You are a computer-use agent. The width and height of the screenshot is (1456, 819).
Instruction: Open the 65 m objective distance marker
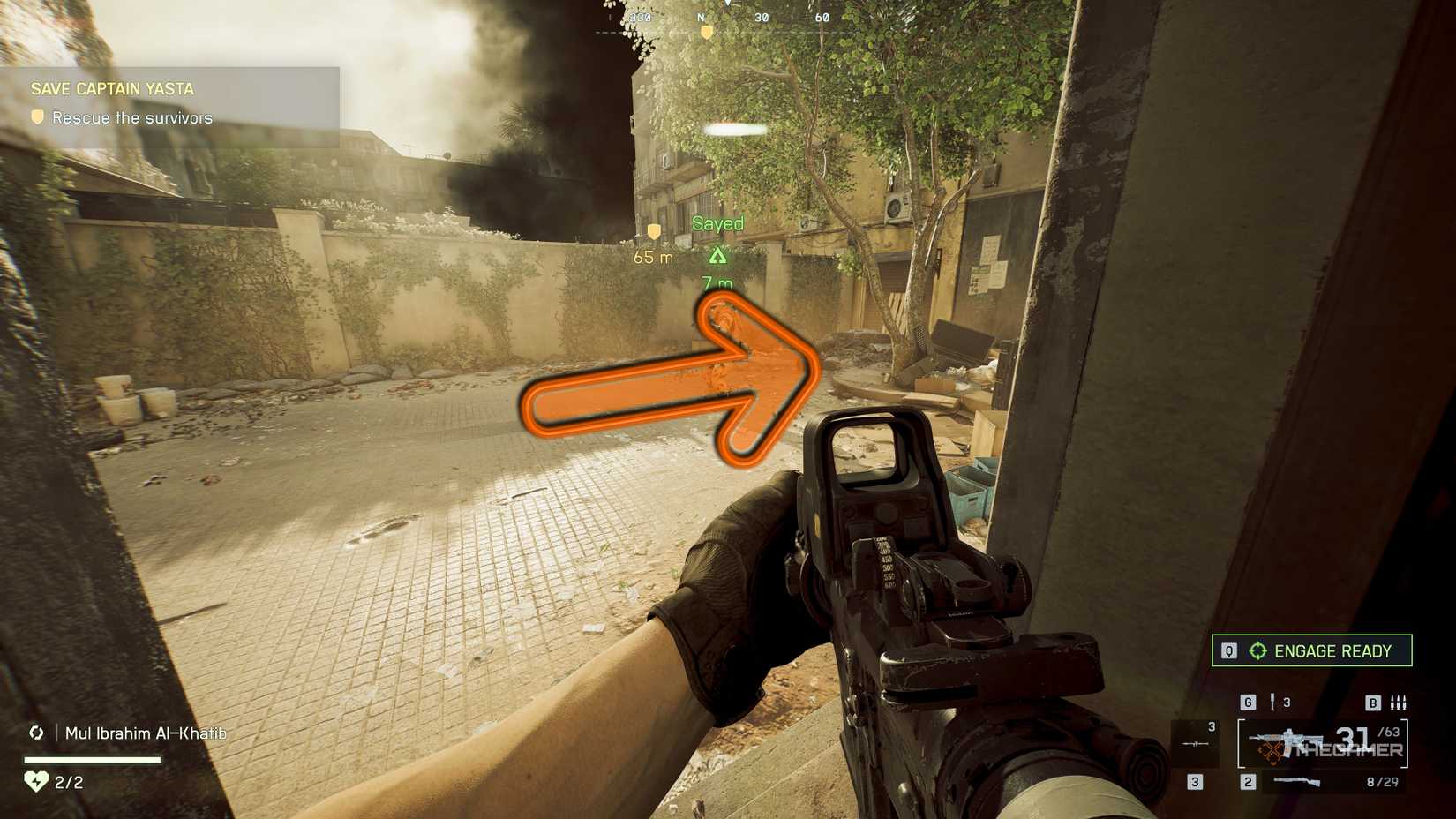point(651,256)
